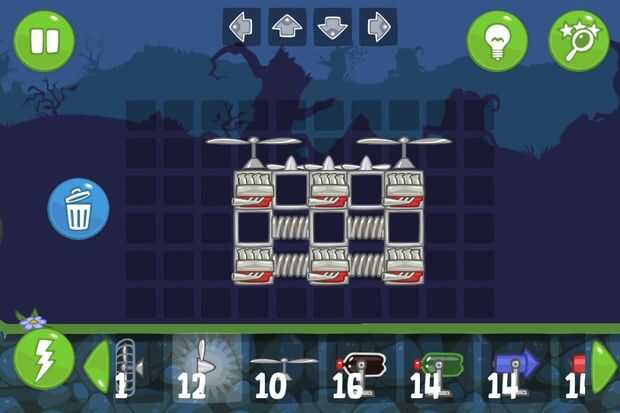This screenshot has height=413, width=620.
Task: Pause the game
Action: click(43, 41)
